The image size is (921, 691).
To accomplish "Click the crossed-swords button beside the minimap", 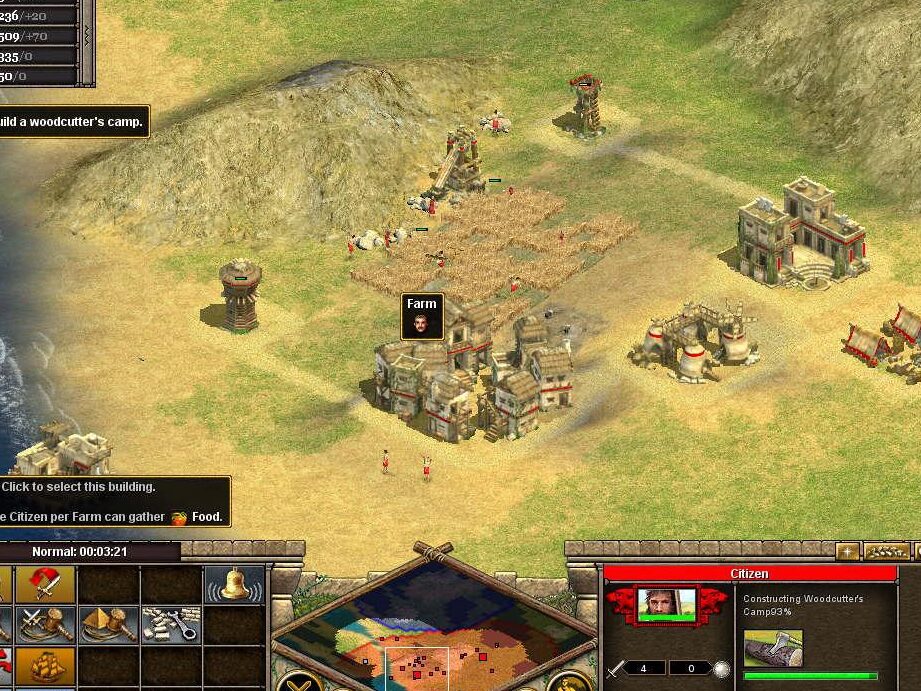I will click(298, 681).
